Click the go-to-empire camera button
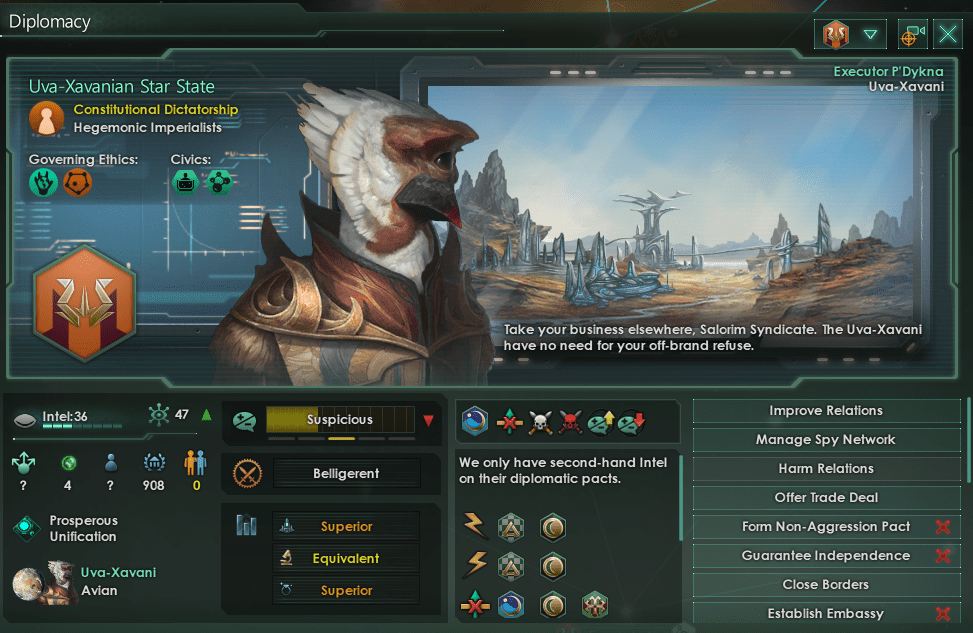 912,35
